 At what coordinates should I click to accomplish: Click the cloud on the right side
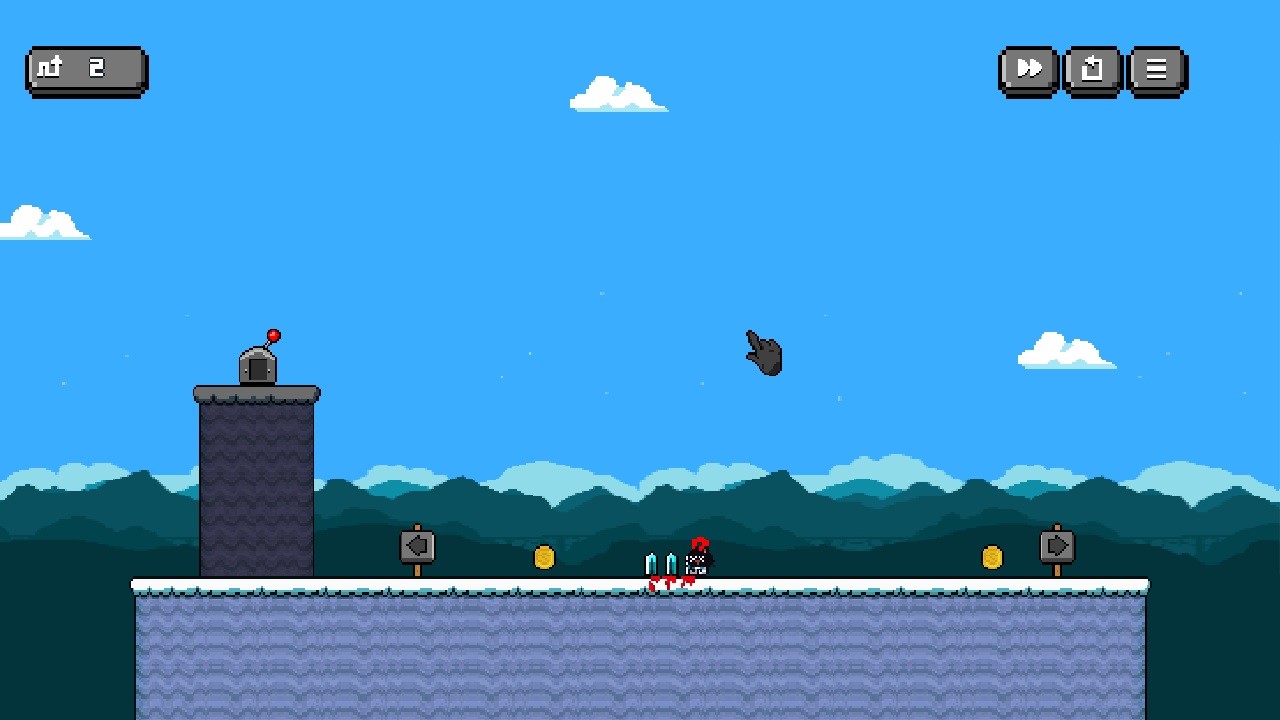click(1065, 350)
